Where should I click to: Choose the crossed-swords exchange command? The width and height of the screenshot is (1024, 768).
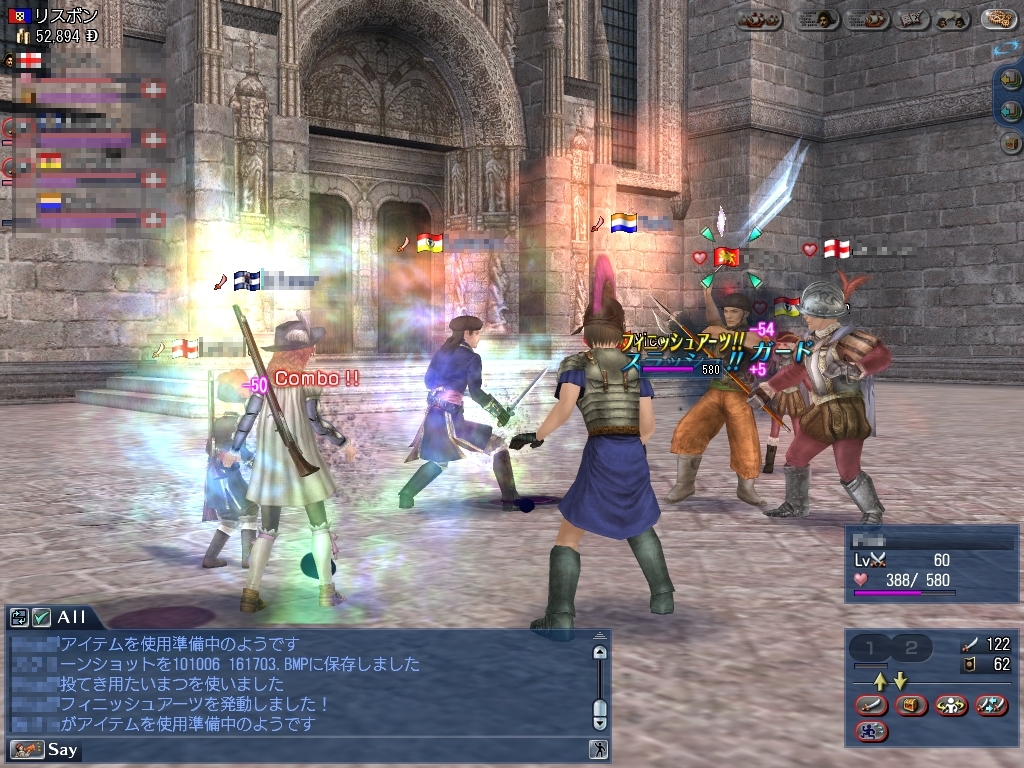[991, 705]
